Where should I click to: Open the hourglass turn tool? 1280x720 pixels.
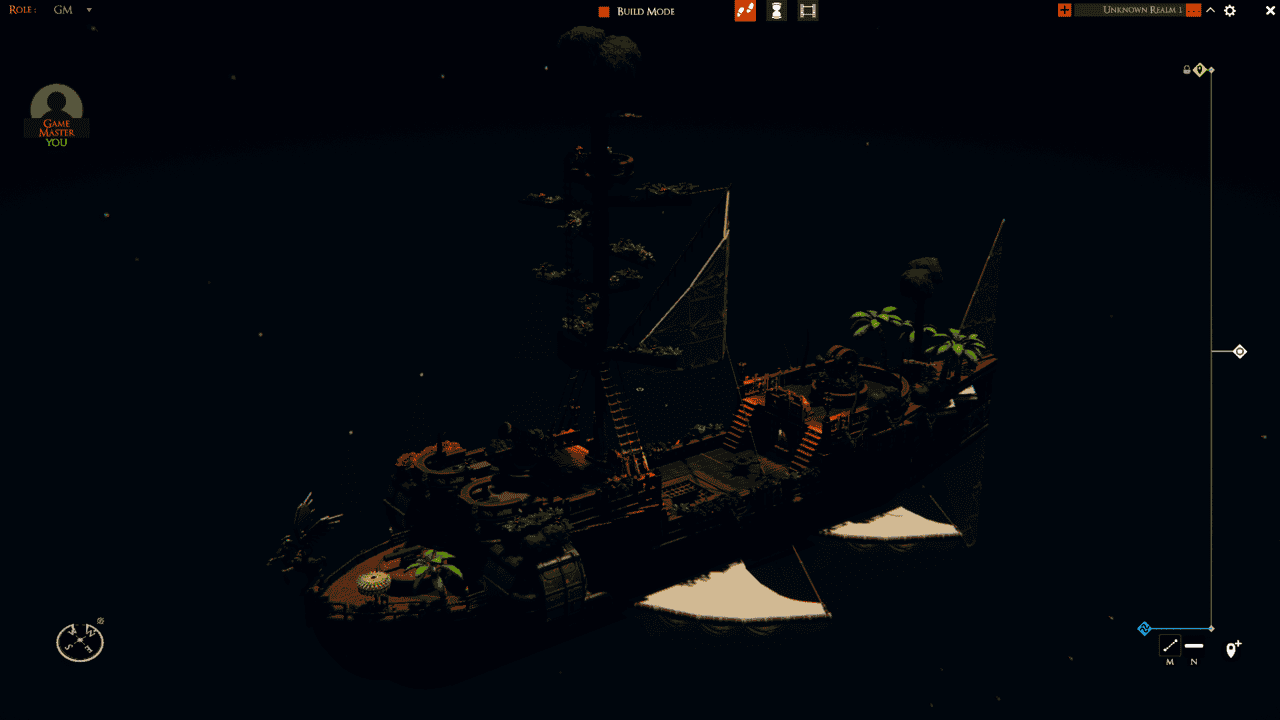776,11
